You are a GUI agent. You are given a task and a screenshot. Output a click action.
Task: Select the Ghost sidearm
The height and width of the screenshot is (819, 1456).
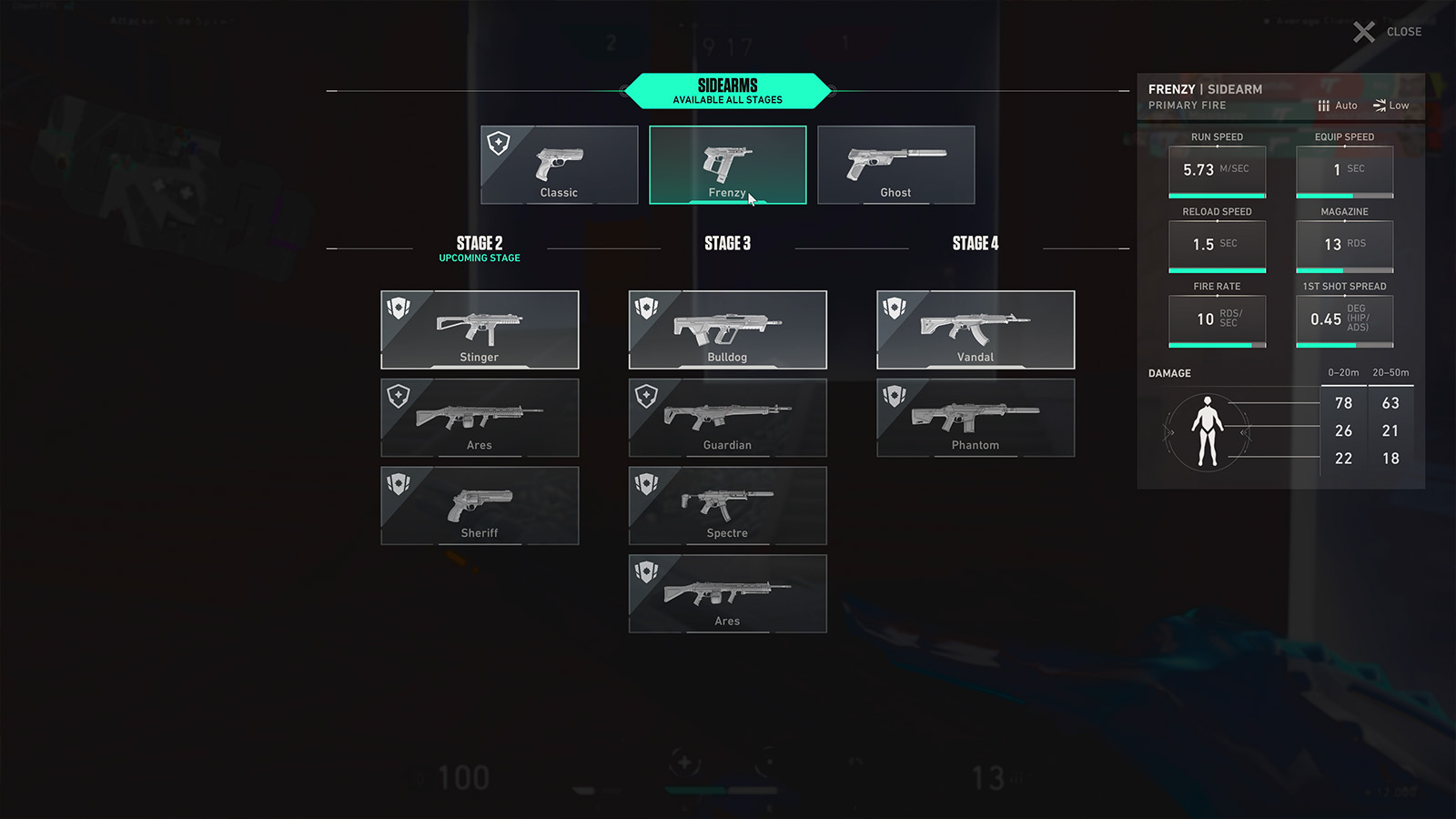pyautogui.click(x=896, y=164)
